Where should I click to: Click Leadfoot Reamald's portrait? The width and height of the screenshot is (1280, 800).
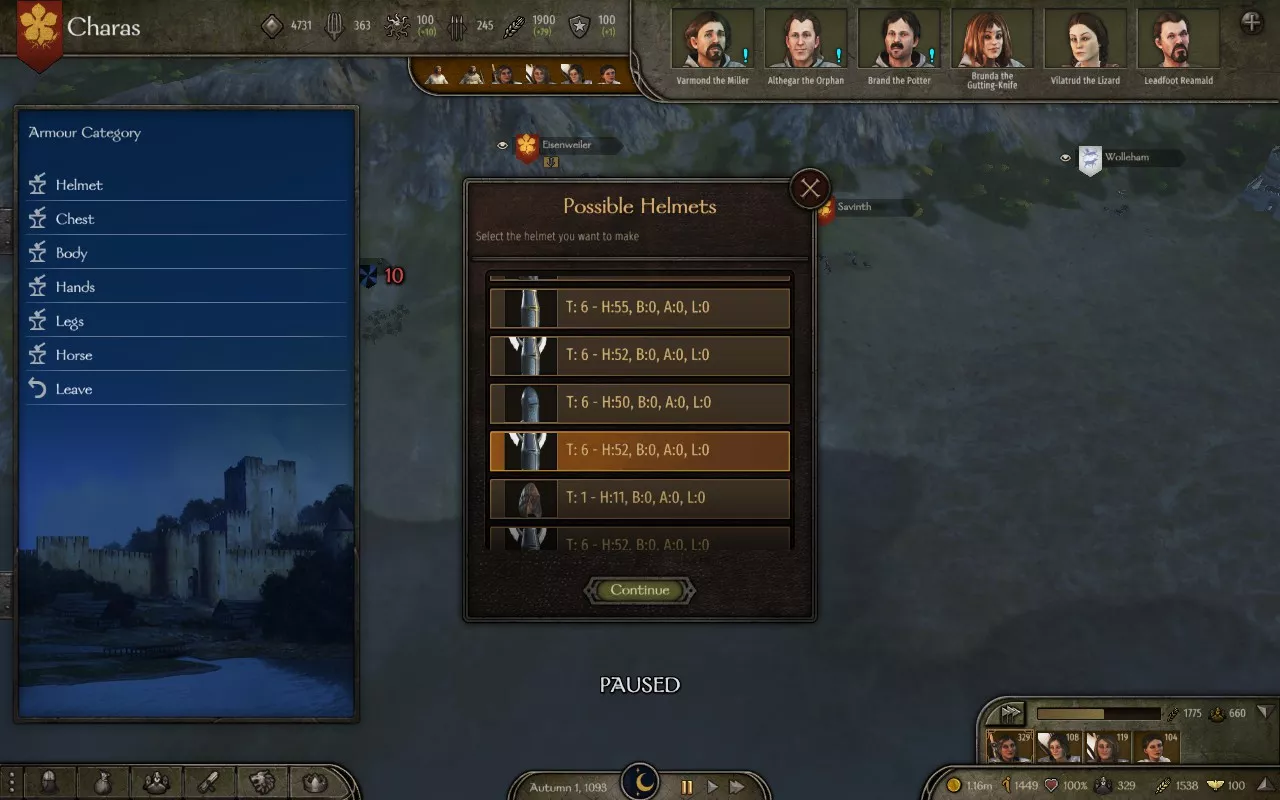coord(1178,40)
